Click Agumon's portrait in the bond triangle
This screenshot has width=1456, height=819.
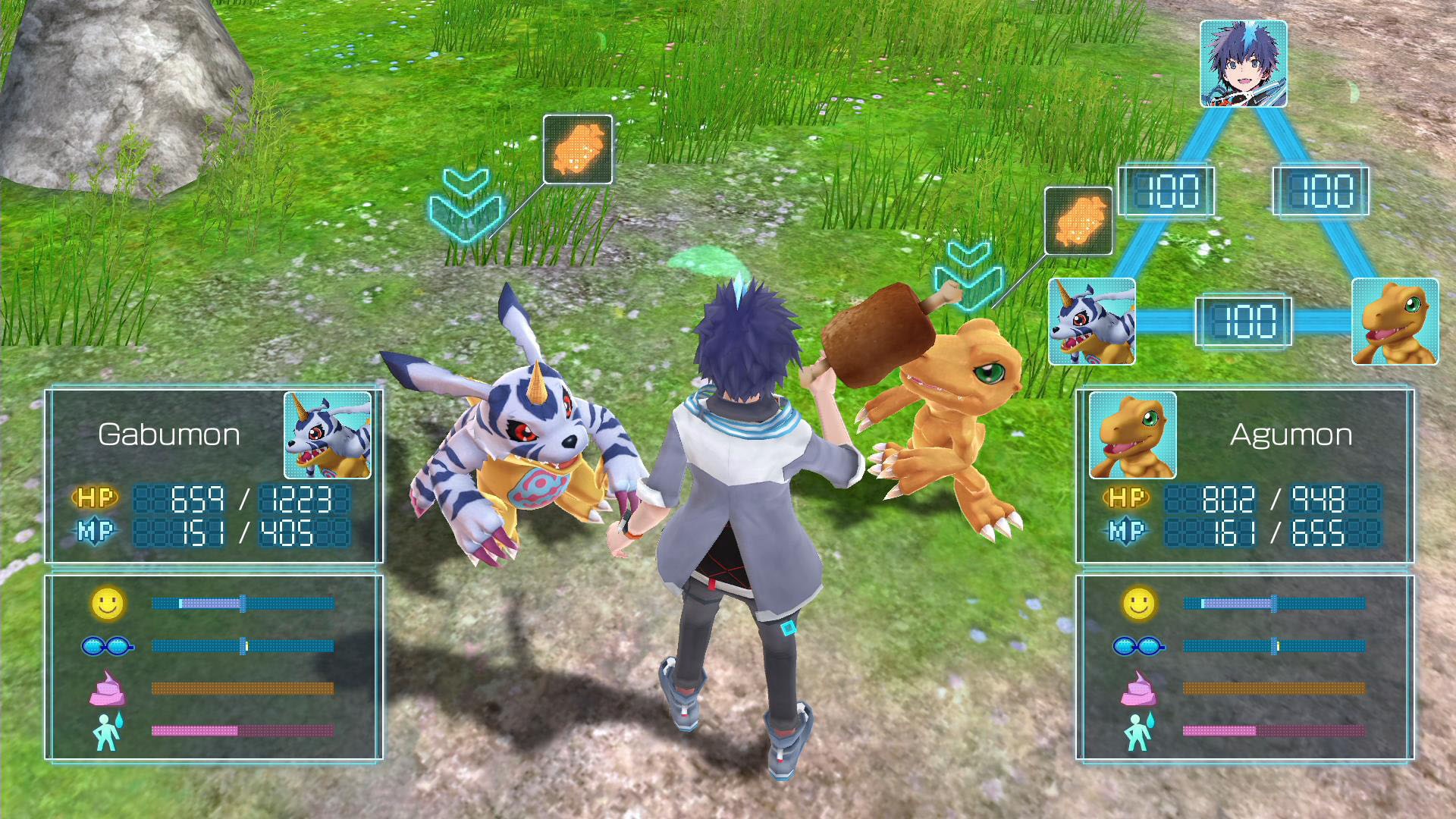tap(1395, 322)
